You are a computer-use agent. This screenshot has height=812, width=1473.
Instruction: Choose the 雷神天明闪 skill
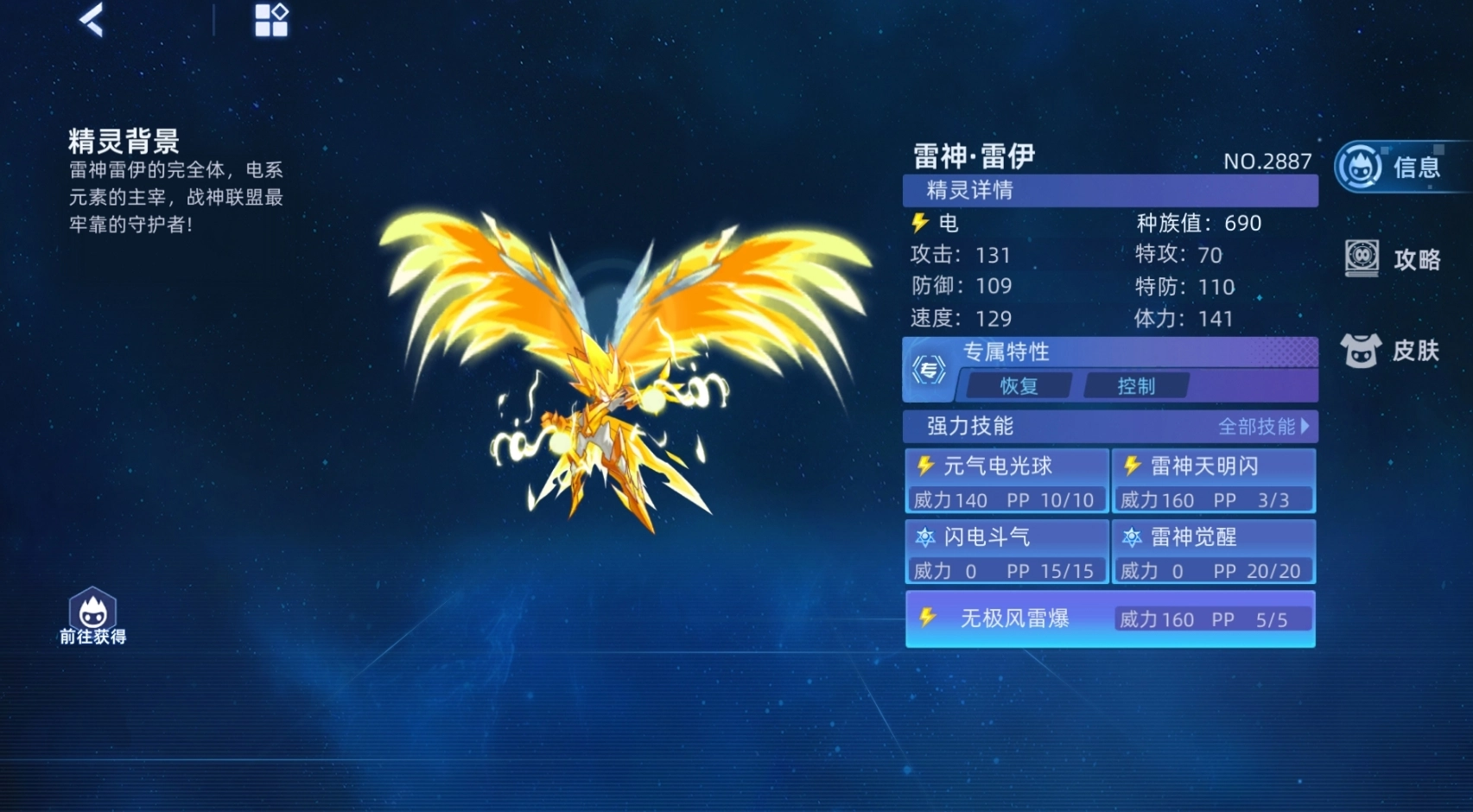click(1214, 481)
